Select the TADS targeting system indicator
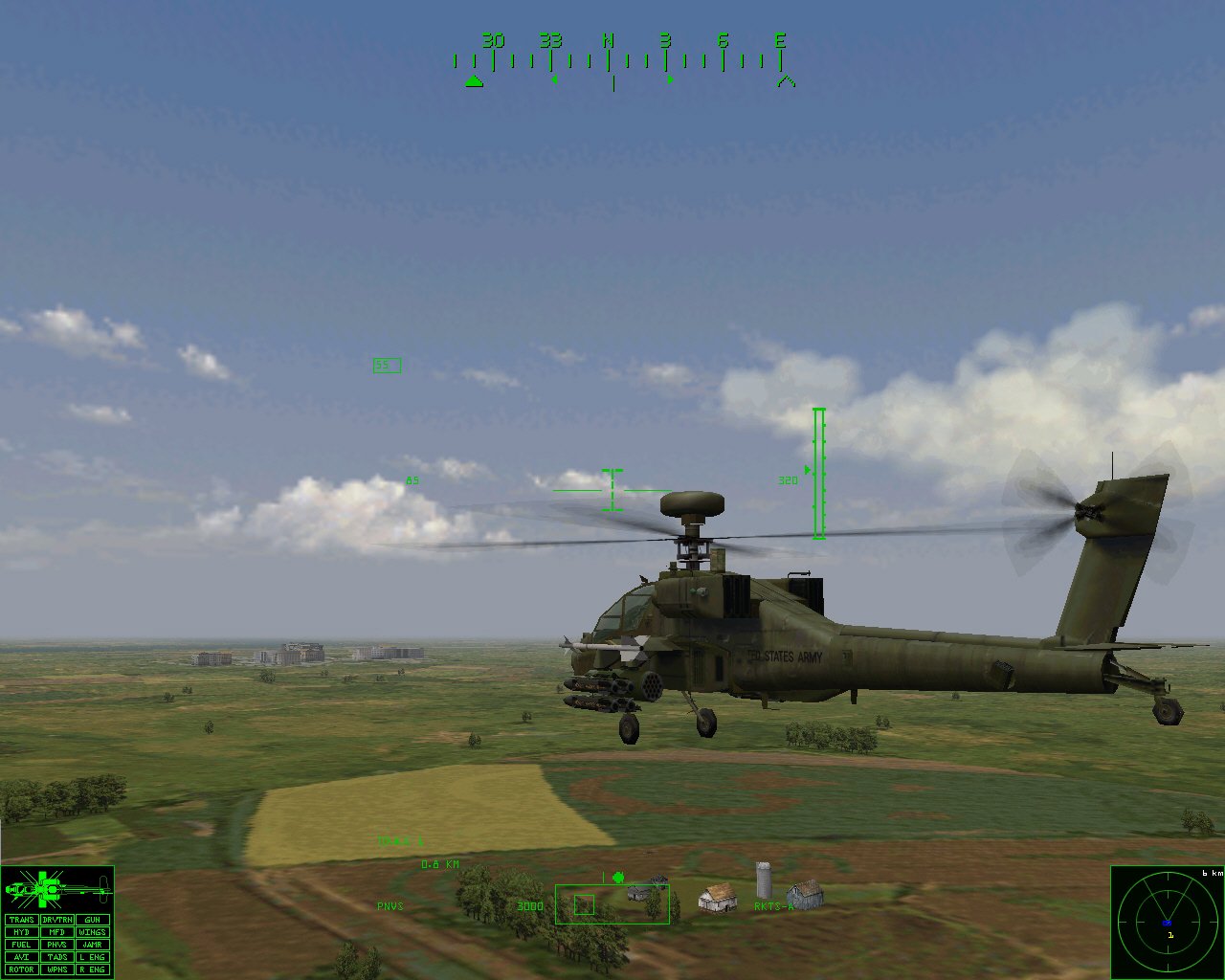This screenshot has height=980, width=1225. [x=57, y=957]
